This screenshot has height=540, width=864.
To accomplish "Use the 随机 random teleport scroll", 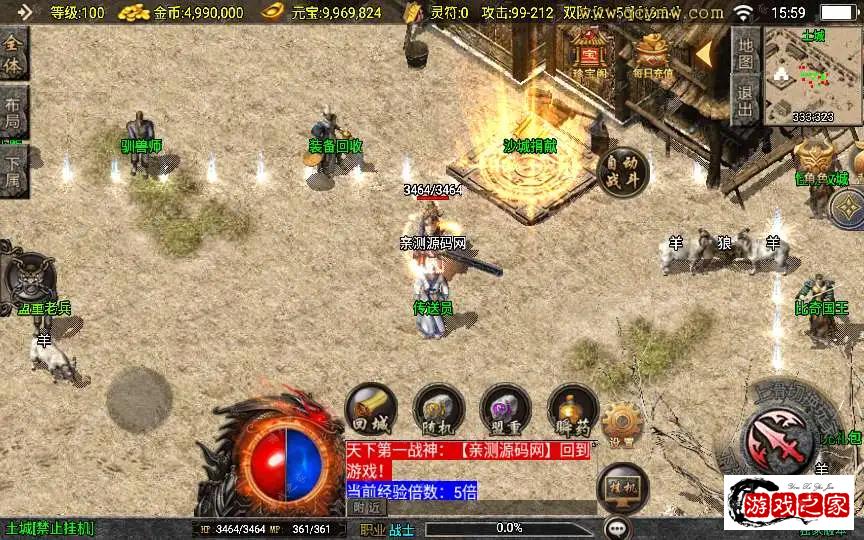I will [438, 409].
